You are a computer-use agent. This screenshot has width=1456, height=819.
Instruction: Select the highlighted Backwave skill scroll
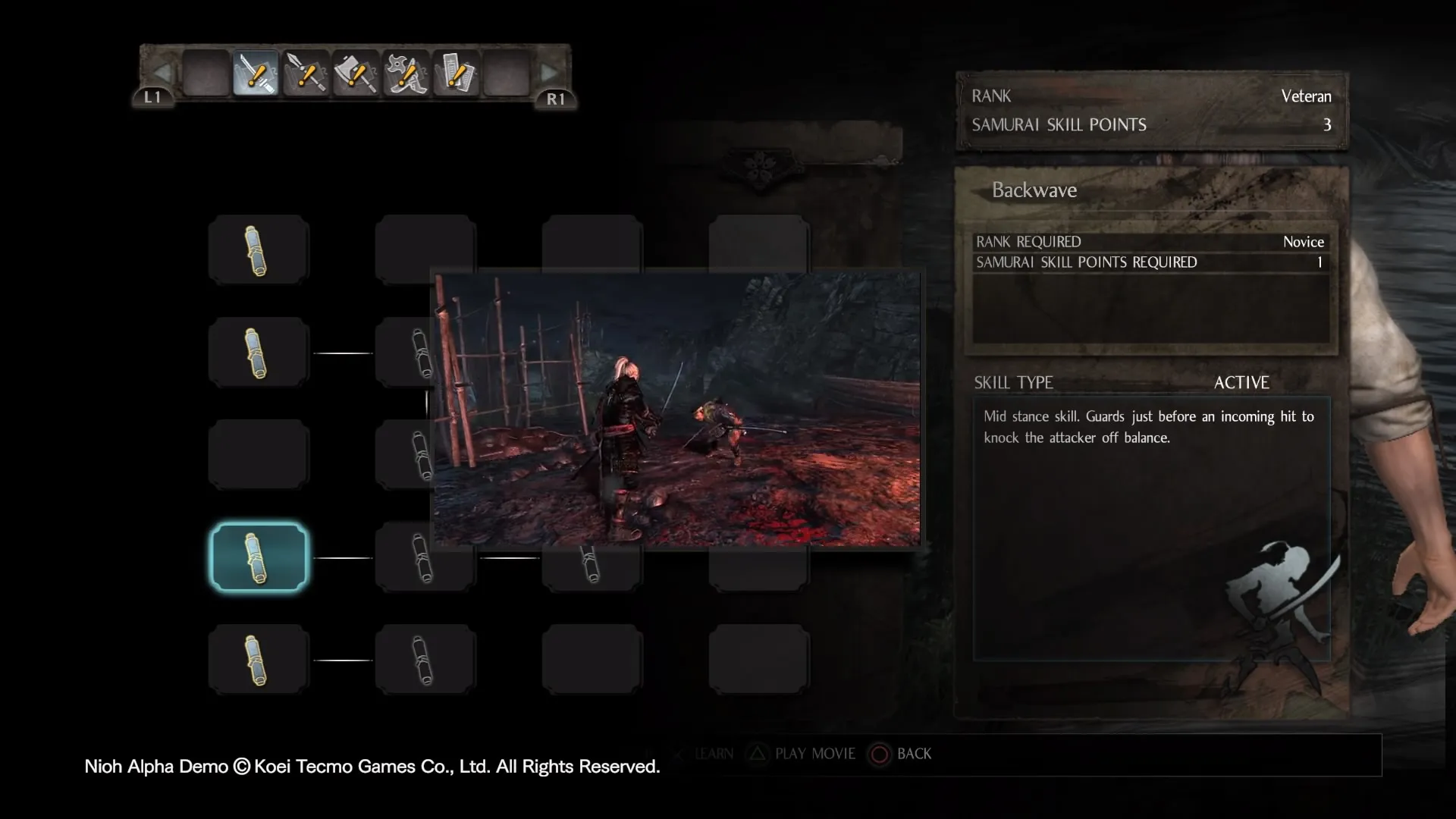pos(259,557)
